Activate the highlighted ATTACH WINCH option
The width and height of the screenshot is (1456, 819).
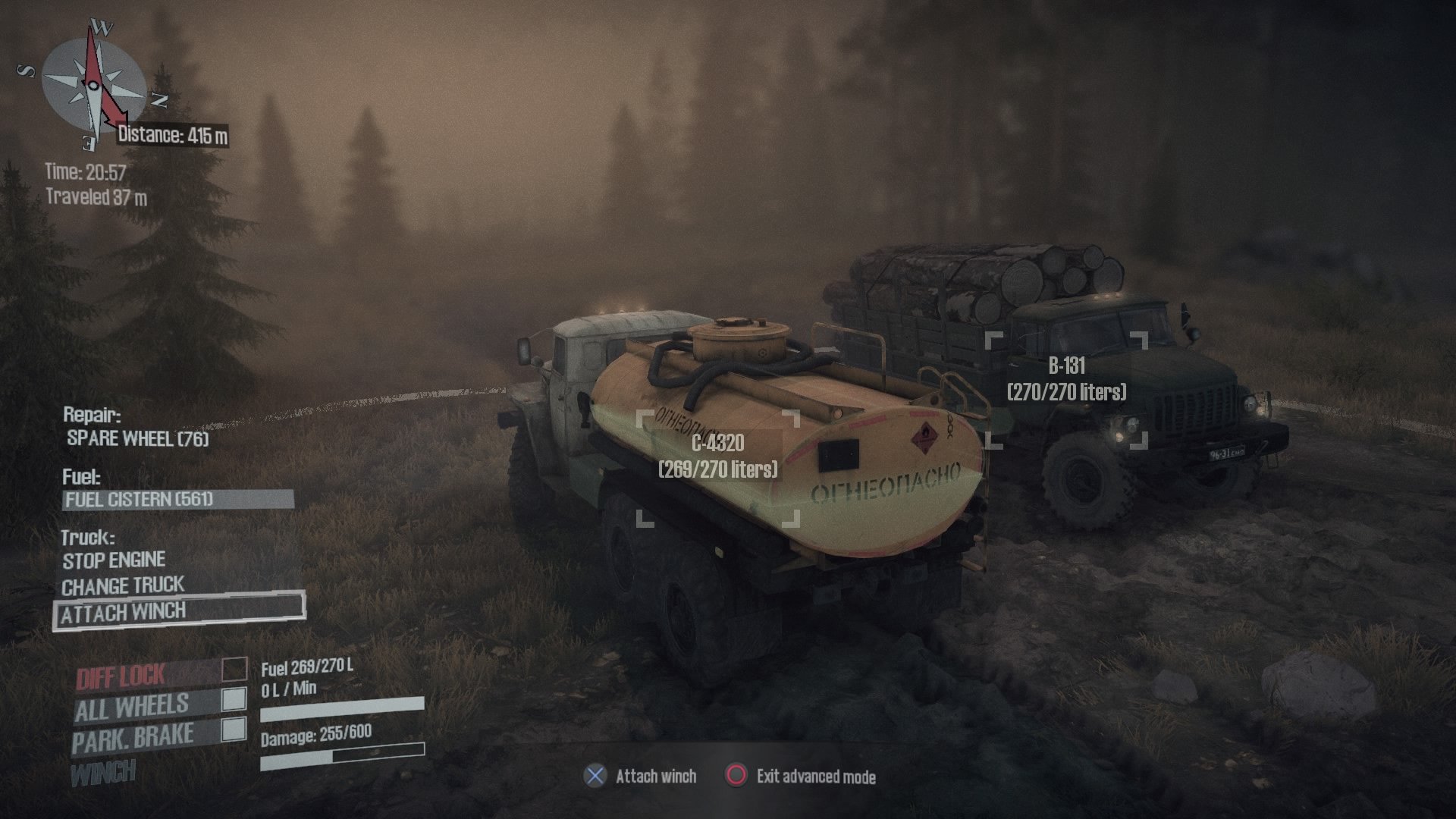[125, 611]
